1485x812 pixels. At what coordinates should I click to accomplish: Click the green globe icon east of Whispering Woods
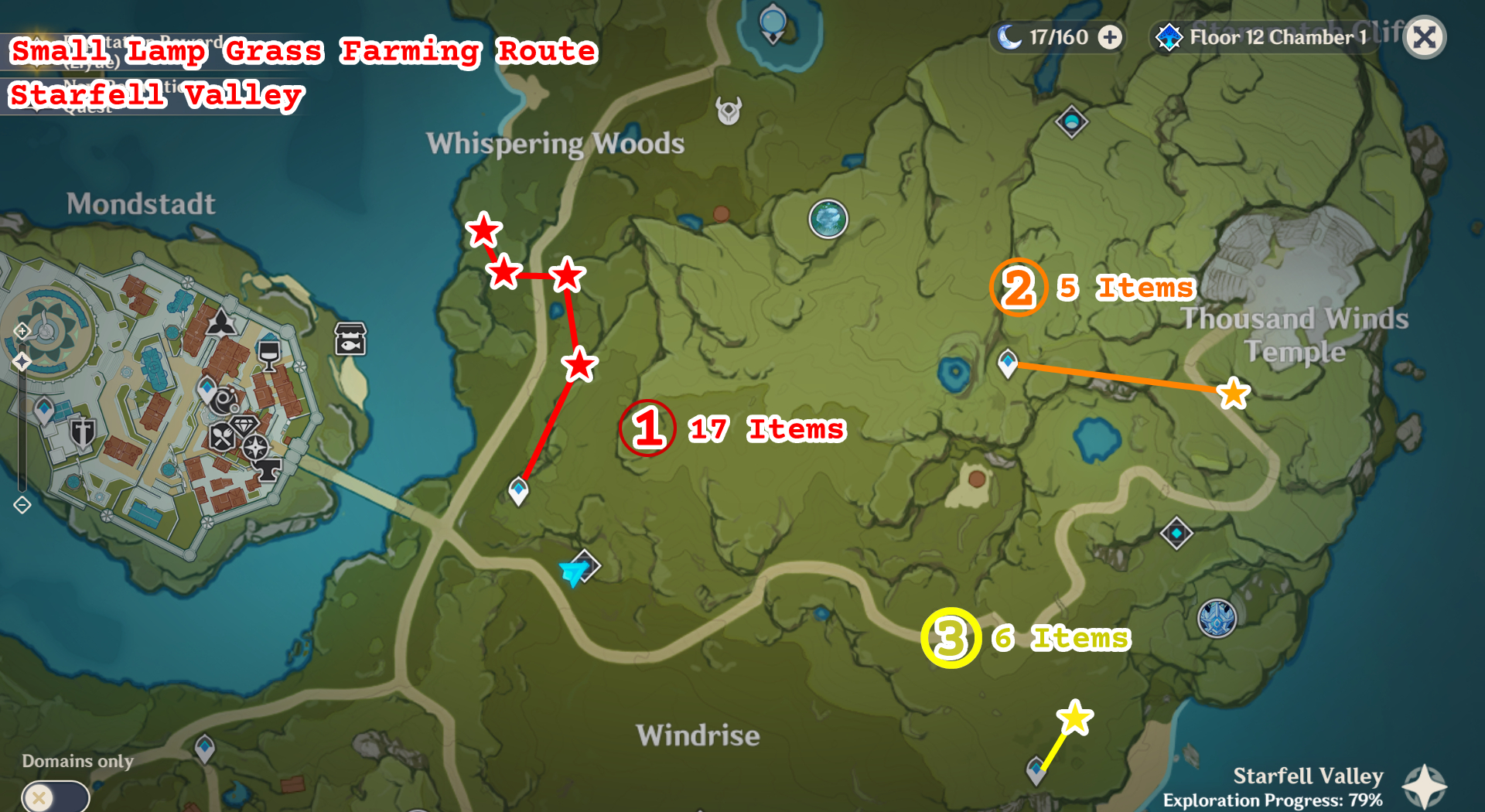828,219
